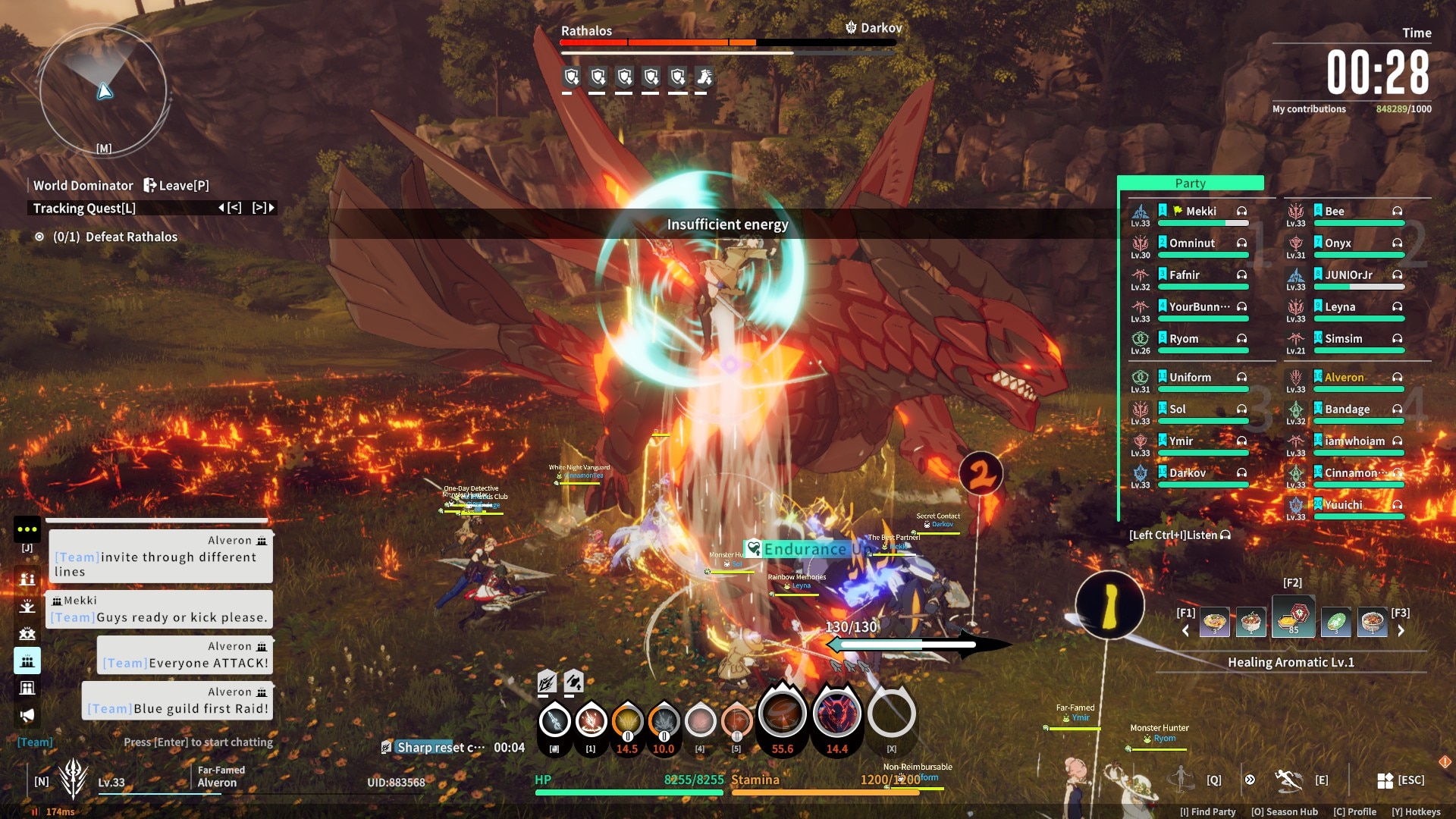
Task: Cycle the item bar left
Action: coord(1186,630)
